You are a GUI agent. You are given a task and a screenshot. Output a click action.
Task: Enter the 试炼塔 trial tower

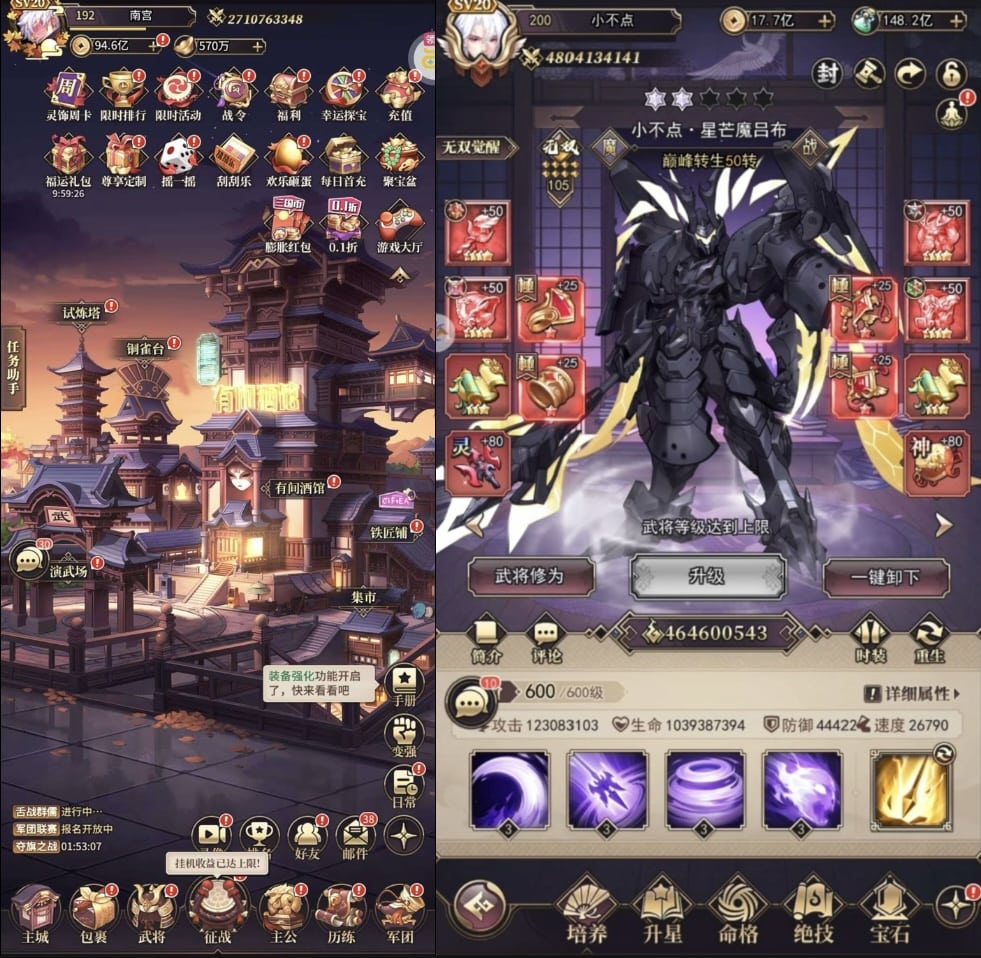pyautogui.click(x=84, y=314)
